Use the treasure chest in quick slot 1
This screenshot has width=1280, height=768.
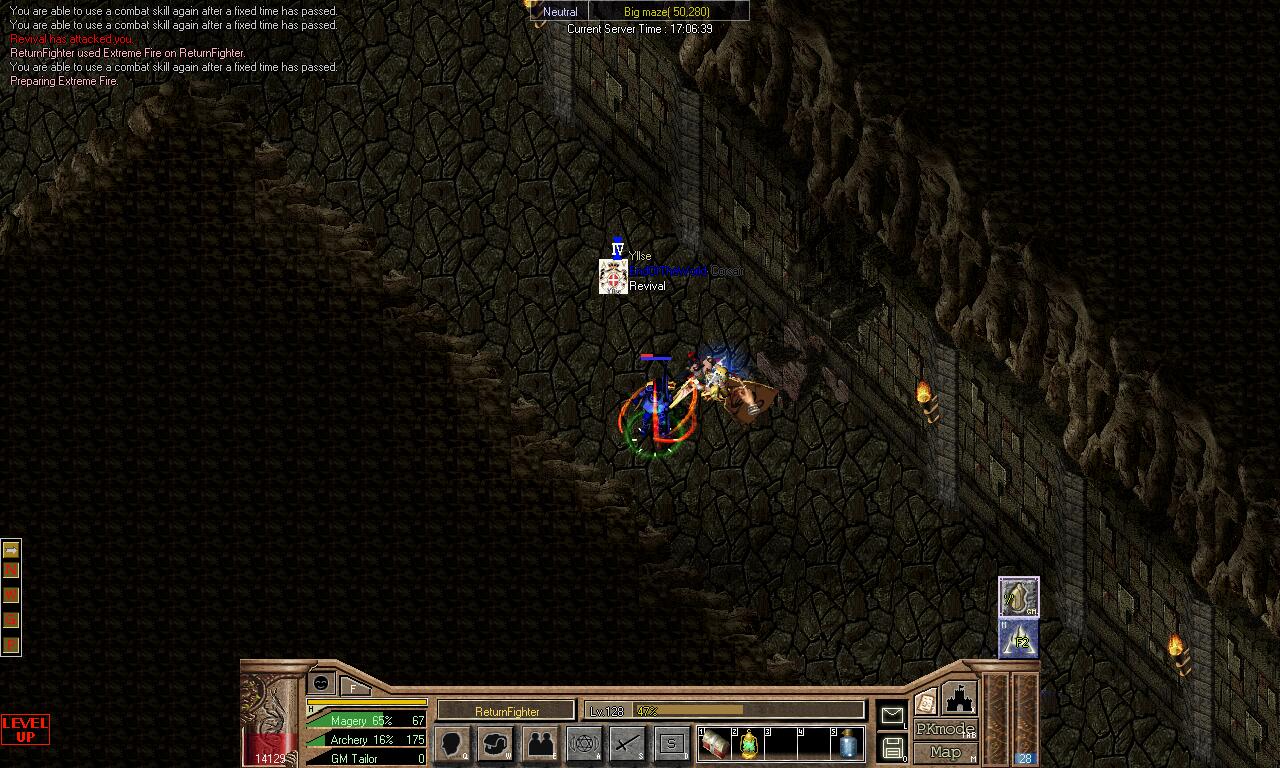coord(716,744)
